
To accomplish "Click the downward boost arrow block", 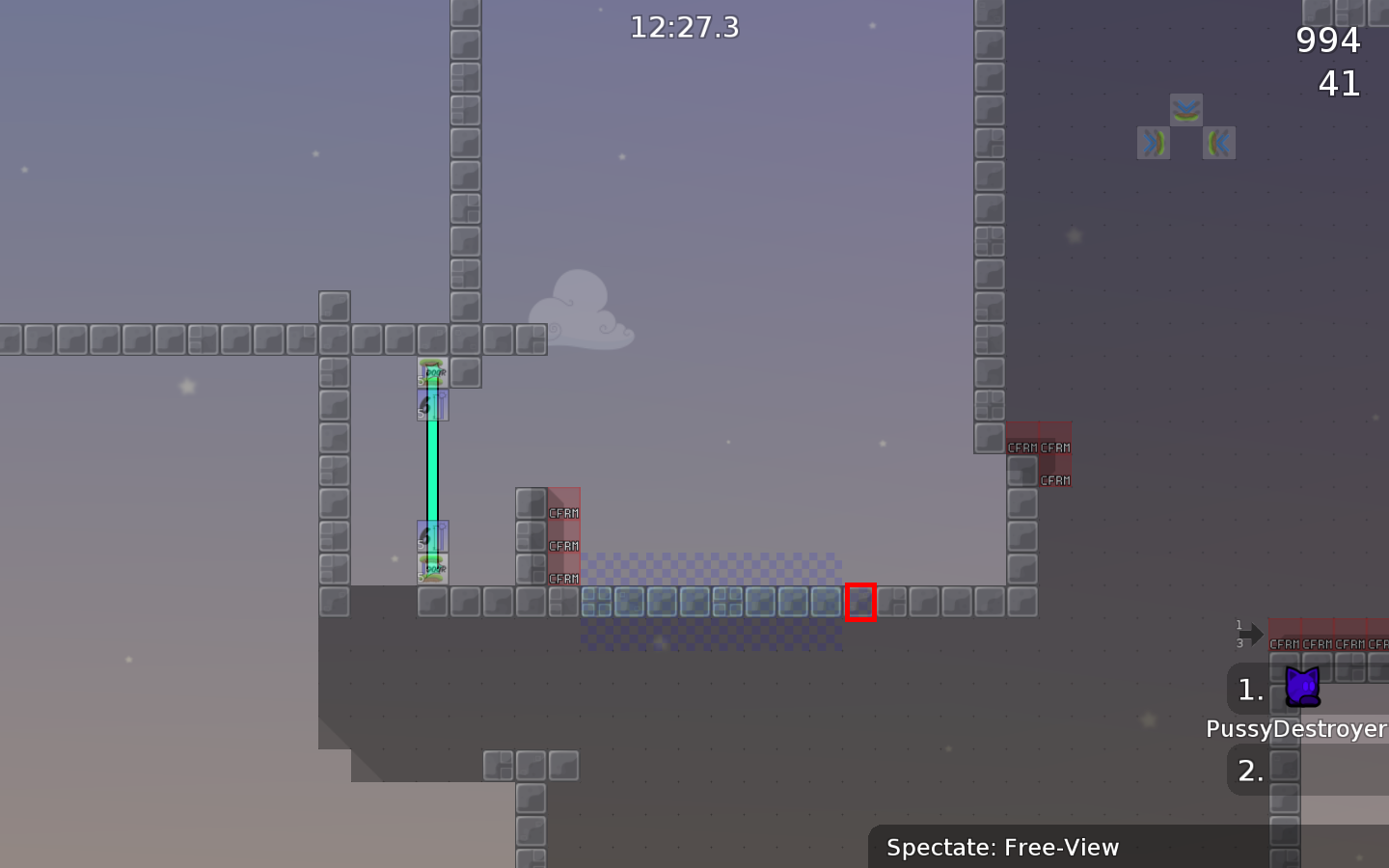I will (x=1185, y=108).
